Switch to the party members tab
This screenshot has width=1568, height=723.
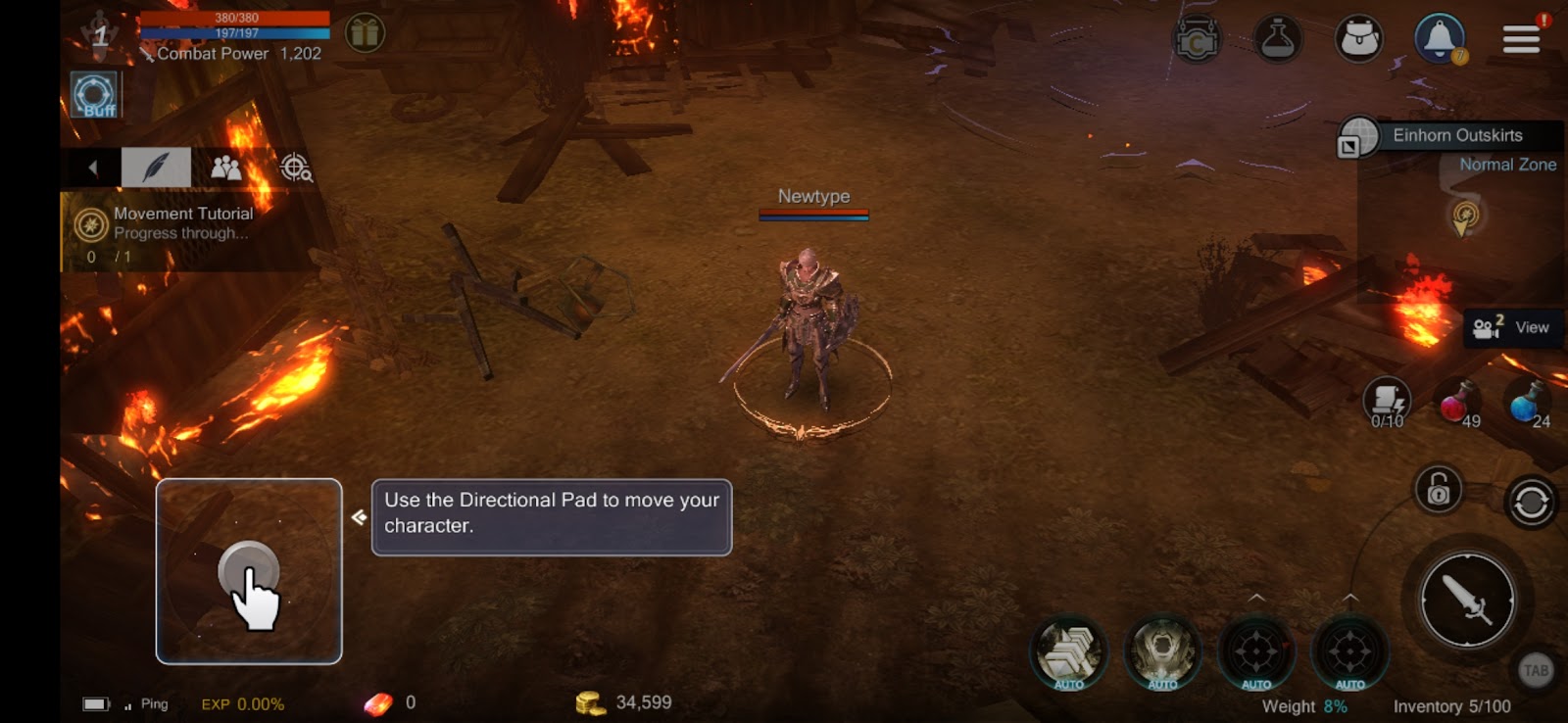coord(226,168)
